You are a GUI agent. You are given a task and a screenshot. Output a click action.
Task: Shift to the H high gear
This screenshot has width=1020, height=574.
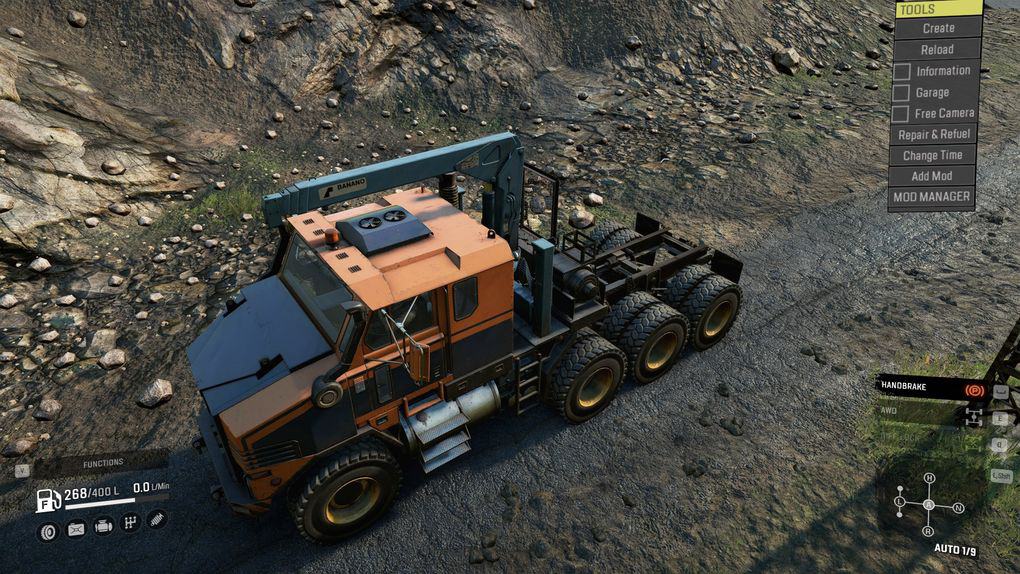pos(929,478)
